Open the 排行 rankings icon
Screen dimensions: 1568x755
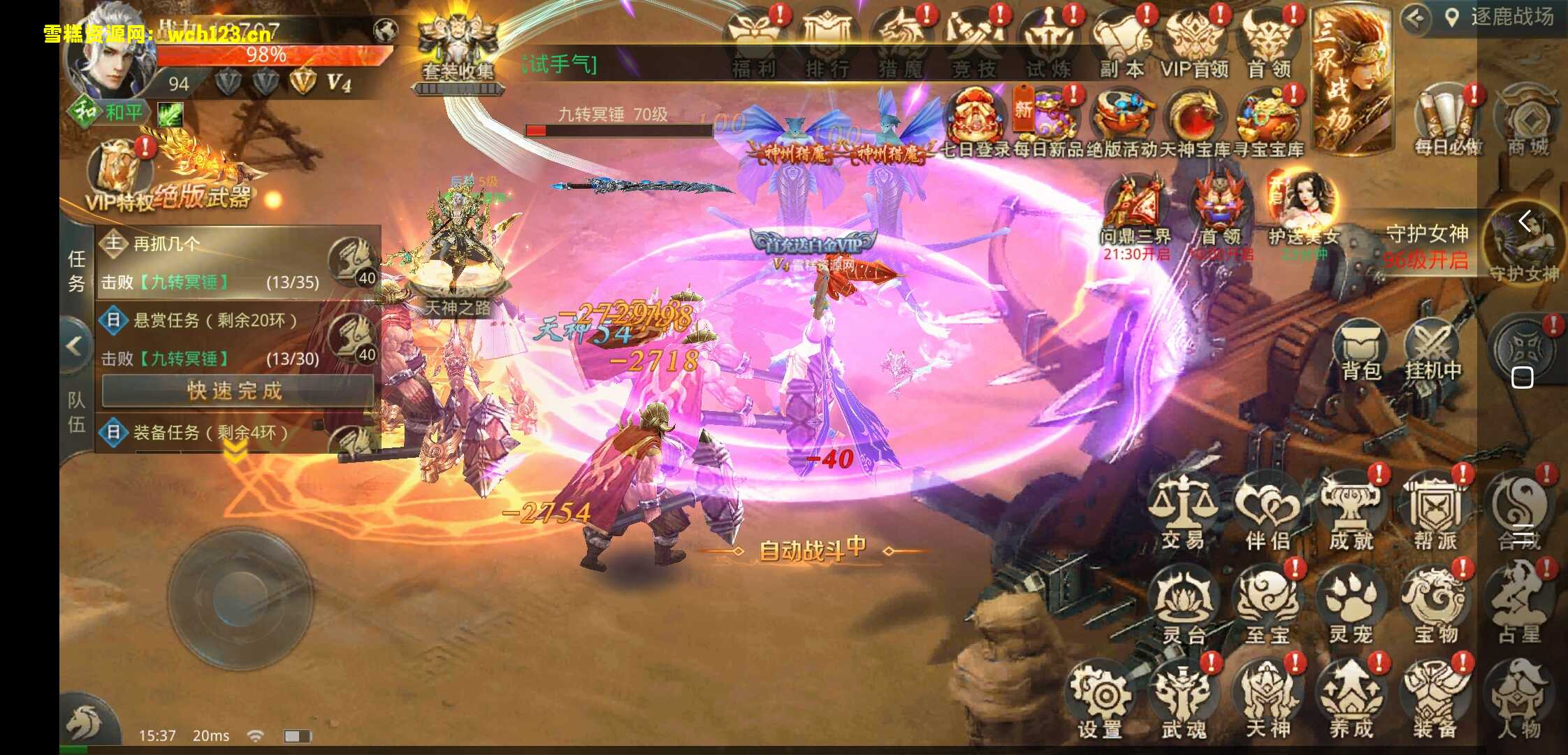pos(827,43)
